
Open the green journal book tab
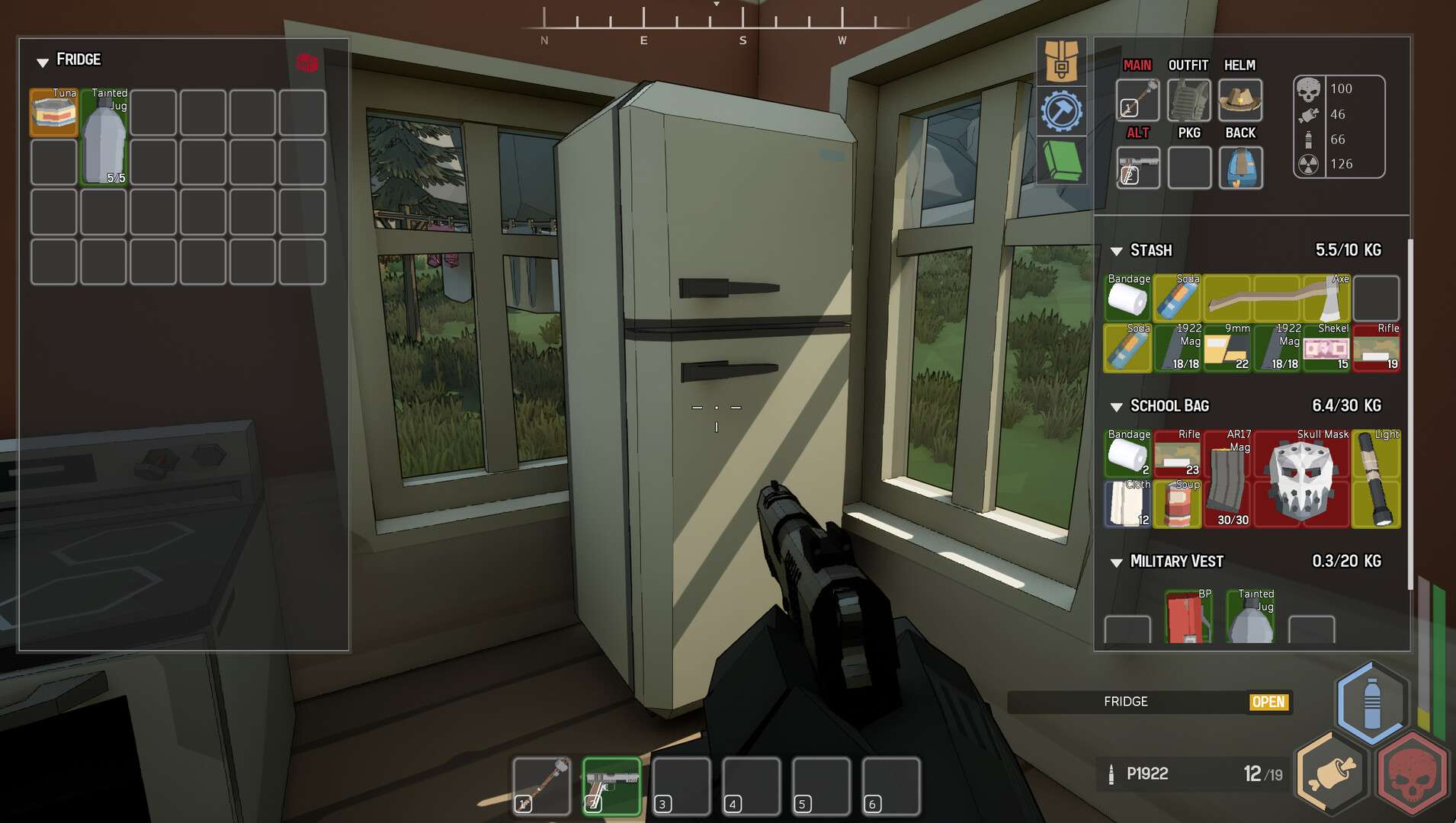(x=1060, y=161)
